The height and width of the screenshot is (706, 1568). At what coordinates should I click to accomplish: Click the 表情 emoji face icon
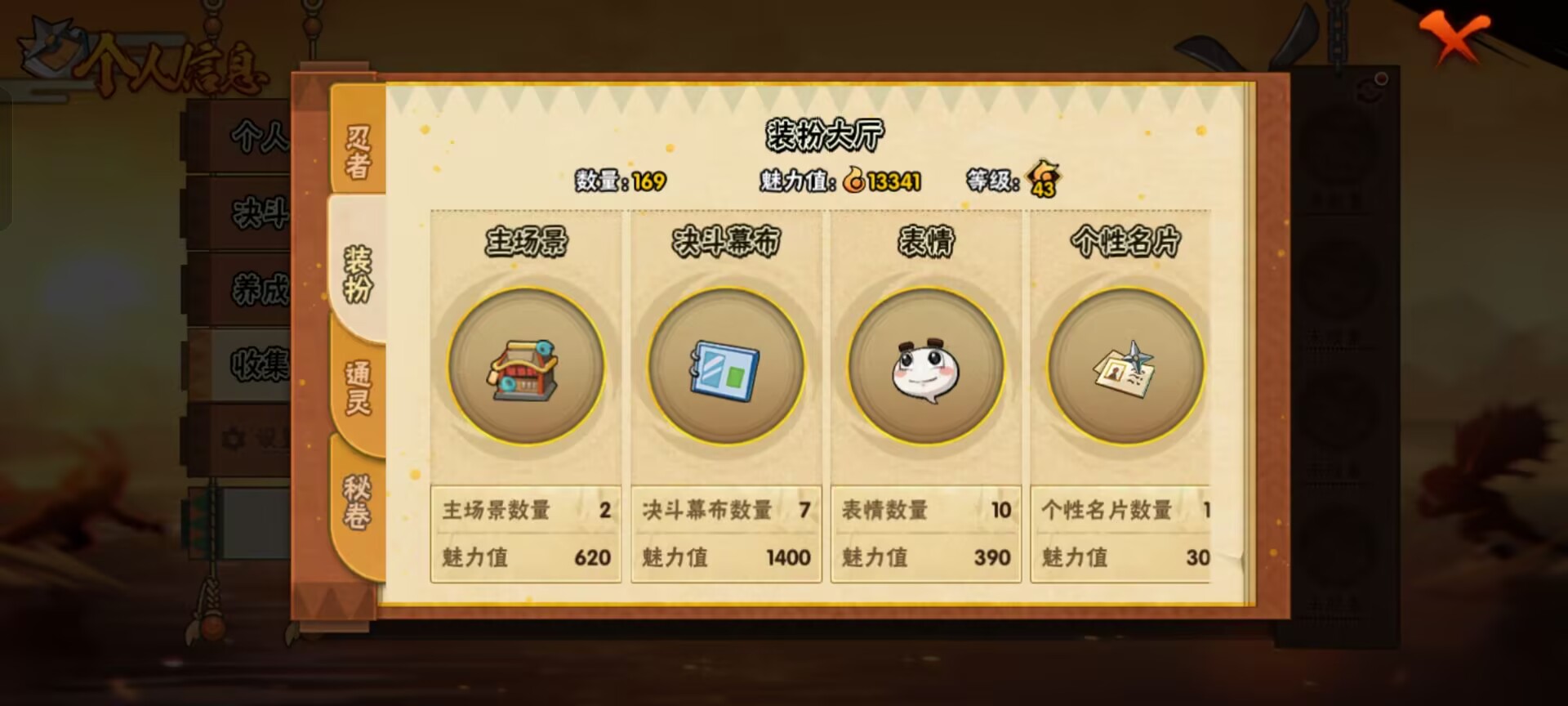point(925,370)
